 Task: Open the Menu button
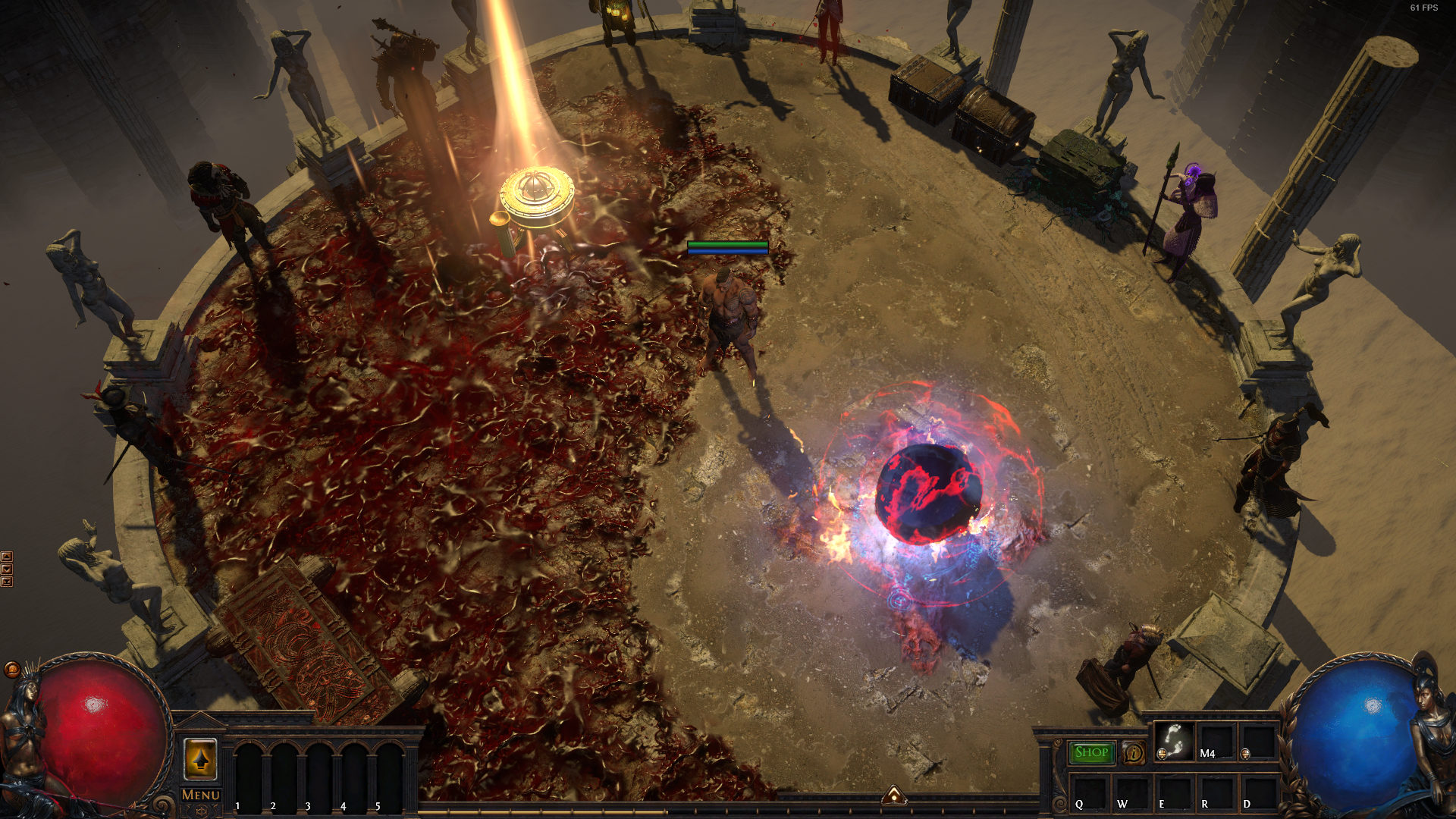(201, 795)
